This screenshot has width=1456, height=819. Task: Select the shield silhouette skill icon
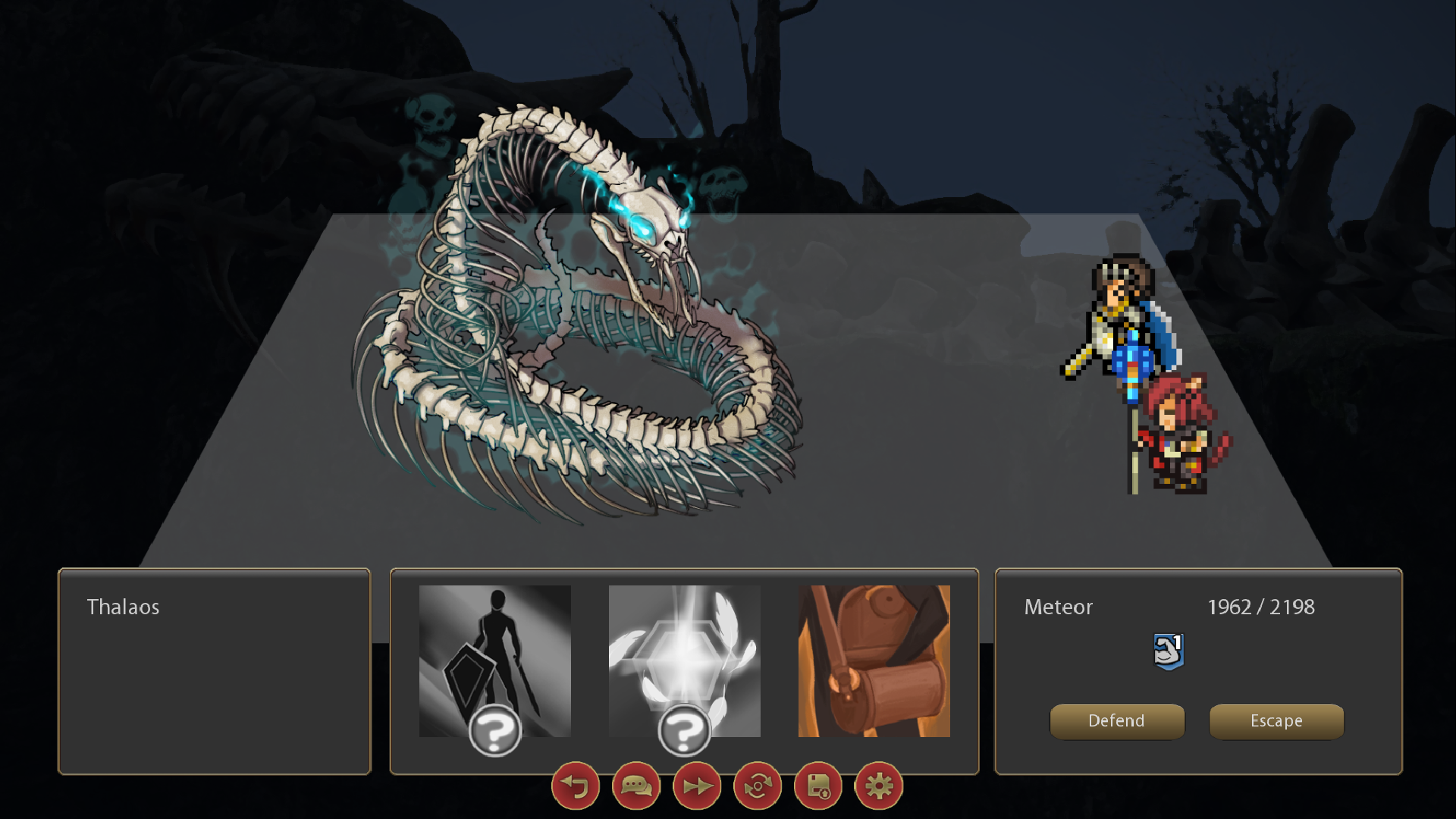pyautogui.click(x=494, y=660)
